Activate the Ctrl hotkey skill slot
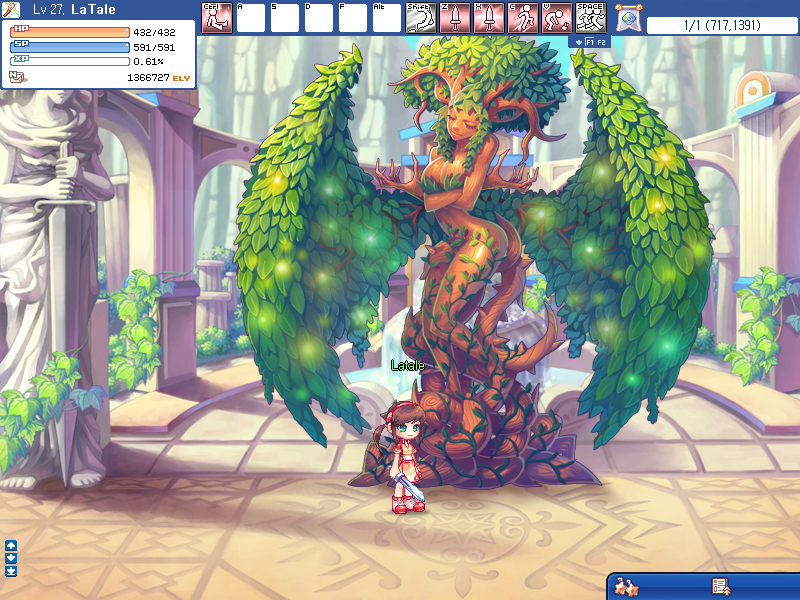Image resolution: width=800 pixels, height=600 pixels. (x=216, y=18)
